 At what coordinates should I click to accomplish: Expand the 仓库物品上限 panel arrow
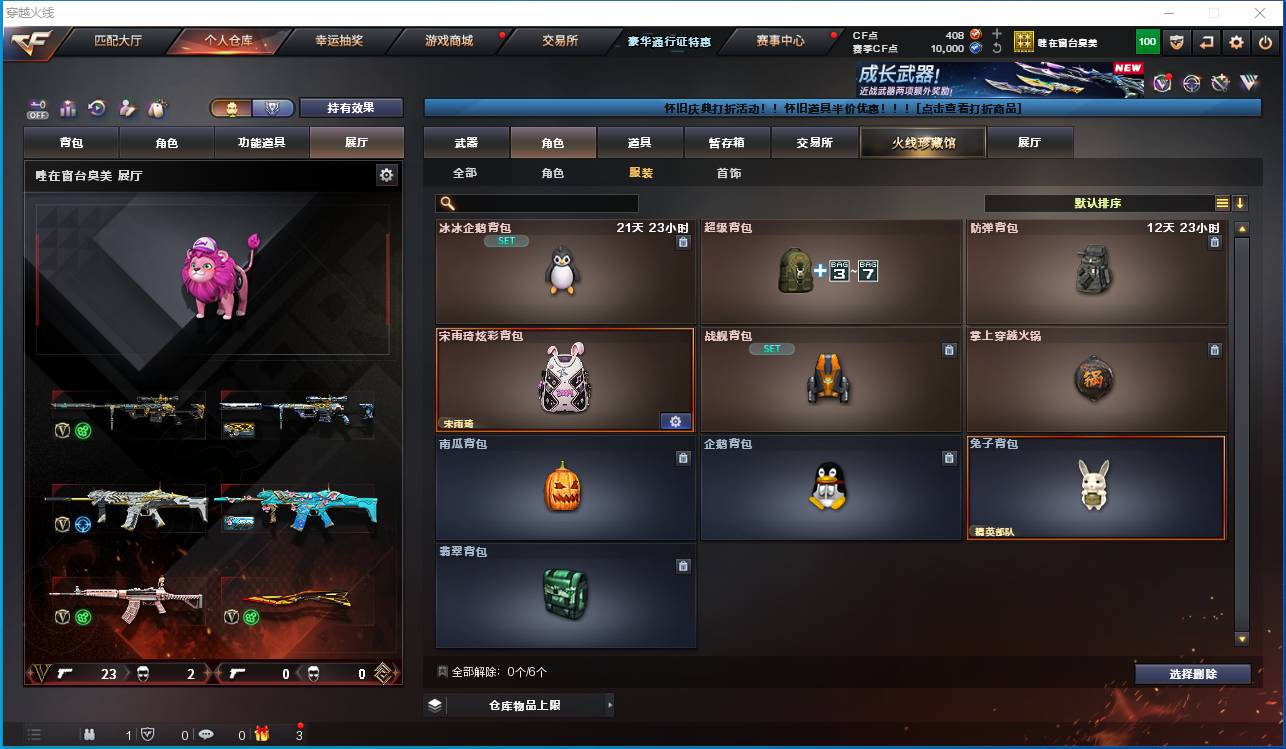[610, 705]
